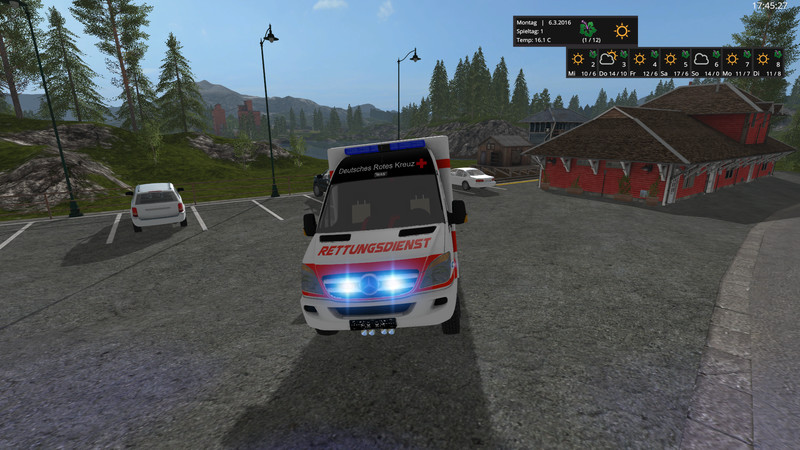This screenshot has height=450, width=800.
Task: Open the Sa (Saturday) forecast tile
Action: coord(673,62)
